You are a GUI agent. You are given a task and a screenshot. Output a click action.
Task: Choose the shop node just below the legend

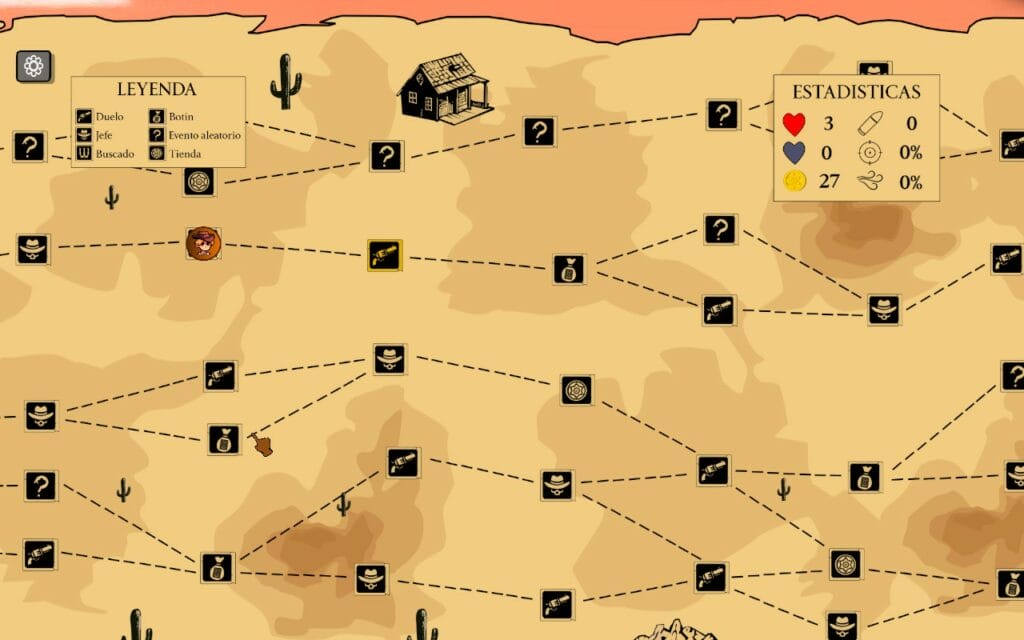pyautogui.click(x=199, y=181)
